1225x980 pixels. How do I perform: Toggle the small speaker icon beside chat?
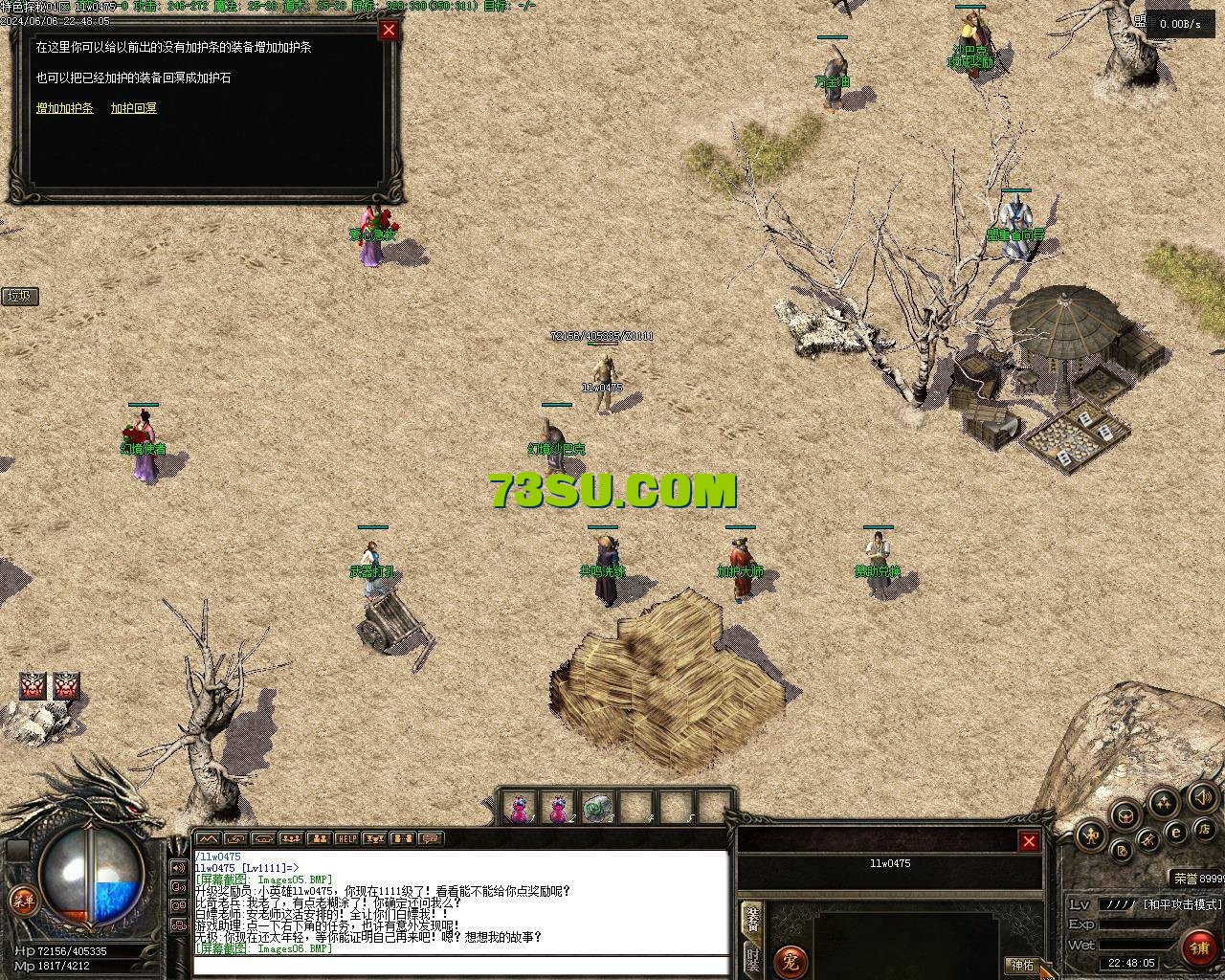point(178,868)
